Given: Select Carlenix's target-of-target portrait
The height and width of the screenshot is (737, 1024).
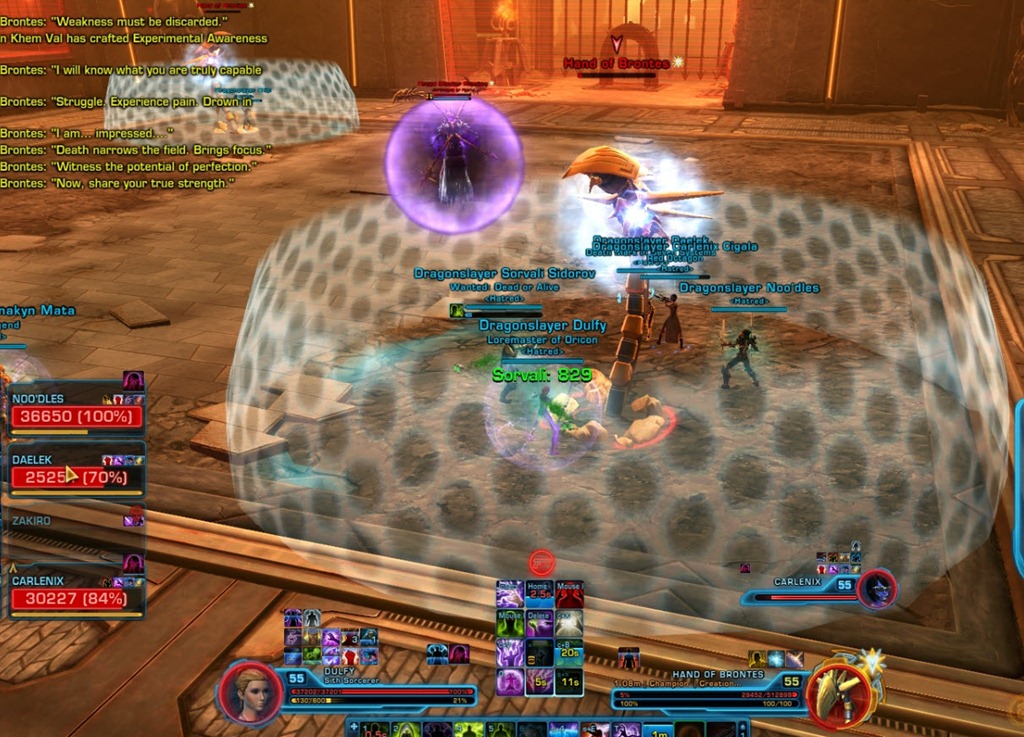Looking at the screenshot, I should pyautogui.click(x=877, y=589).
